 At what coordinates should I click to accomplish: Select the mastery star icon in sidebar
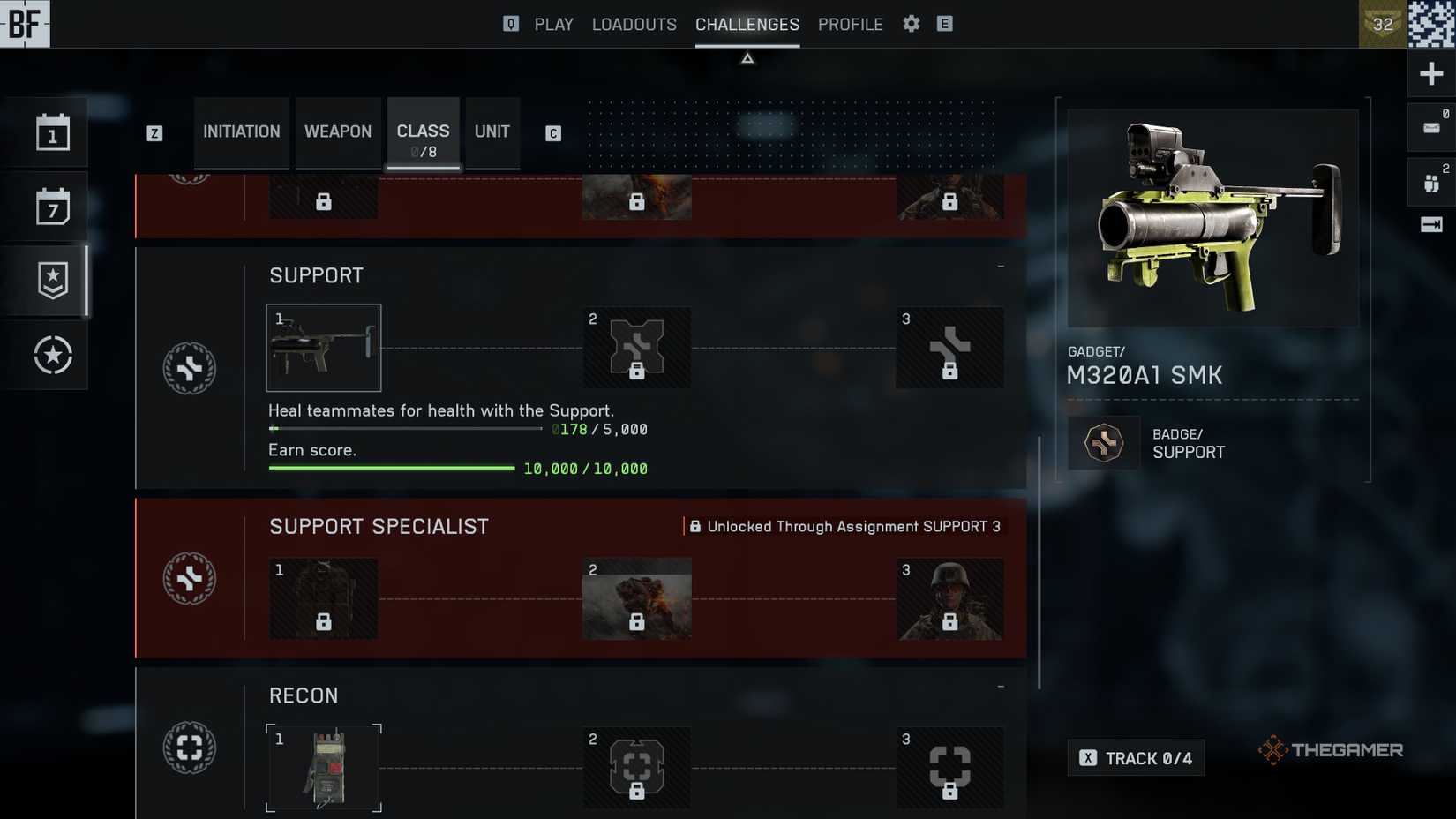coord(52,355)
